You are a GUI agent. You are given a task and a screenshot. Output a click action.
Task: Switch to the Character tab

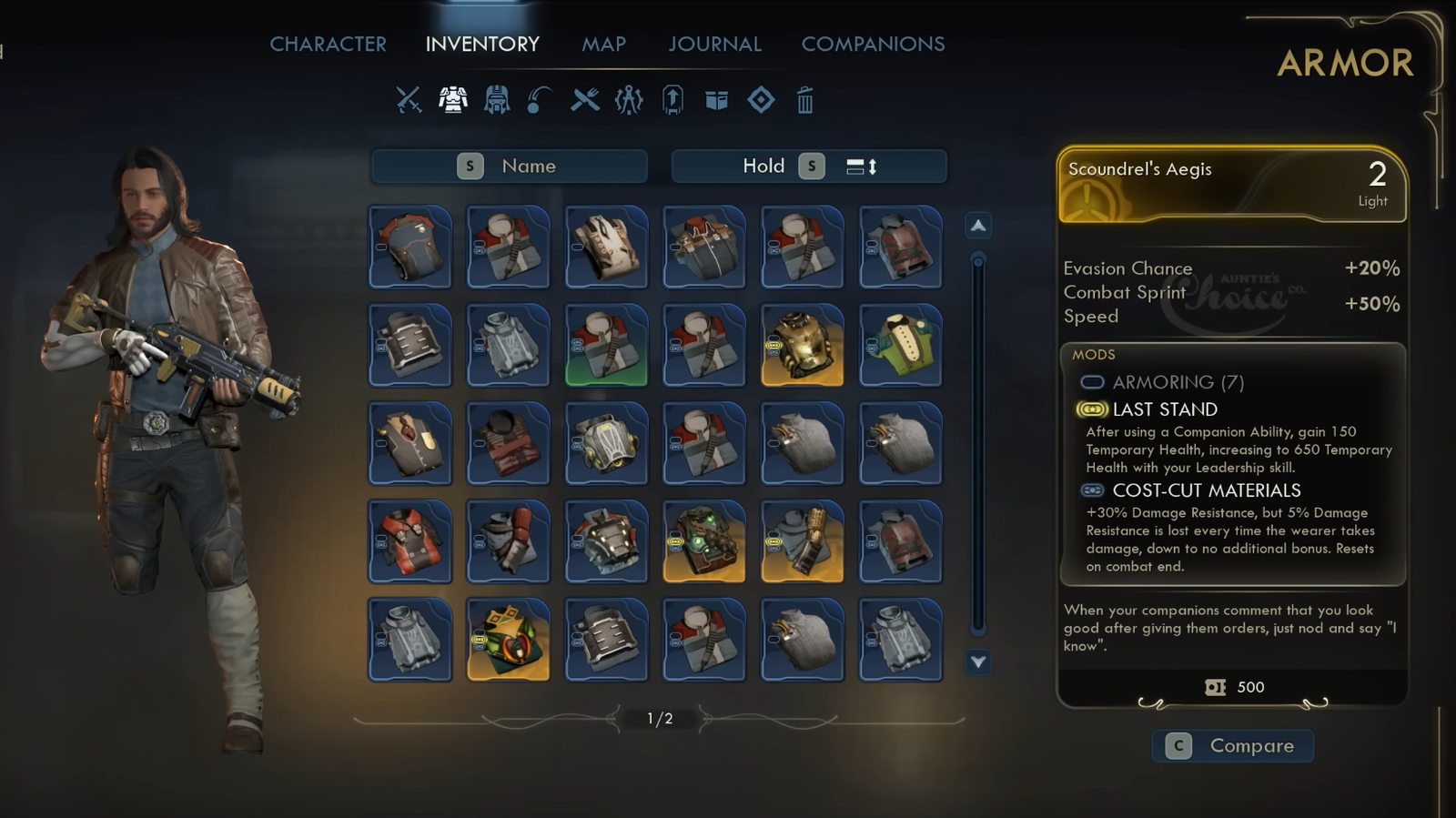[x=328, y=44]
